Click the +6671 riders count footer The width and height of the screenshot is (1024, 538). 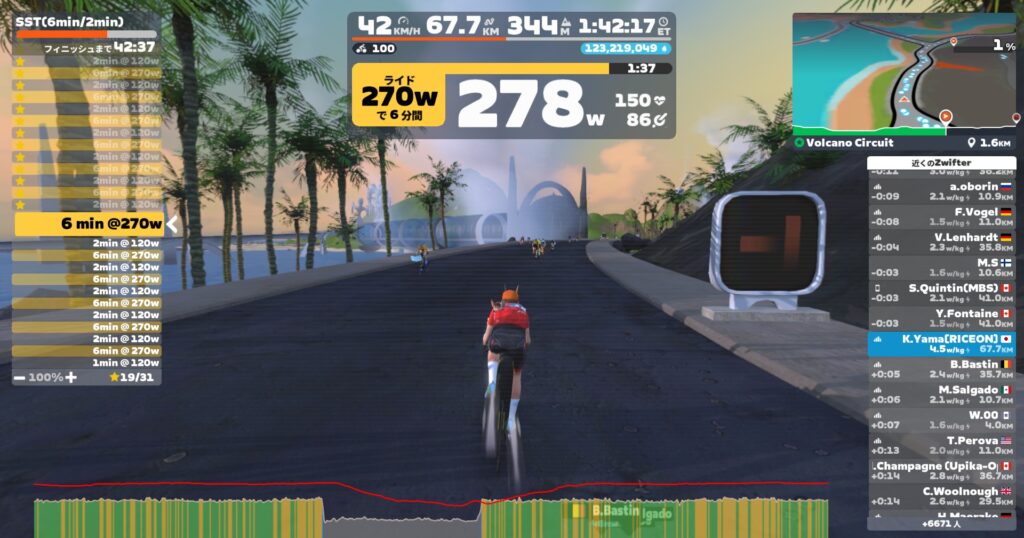pyautogui.click(x=941, y=523)
